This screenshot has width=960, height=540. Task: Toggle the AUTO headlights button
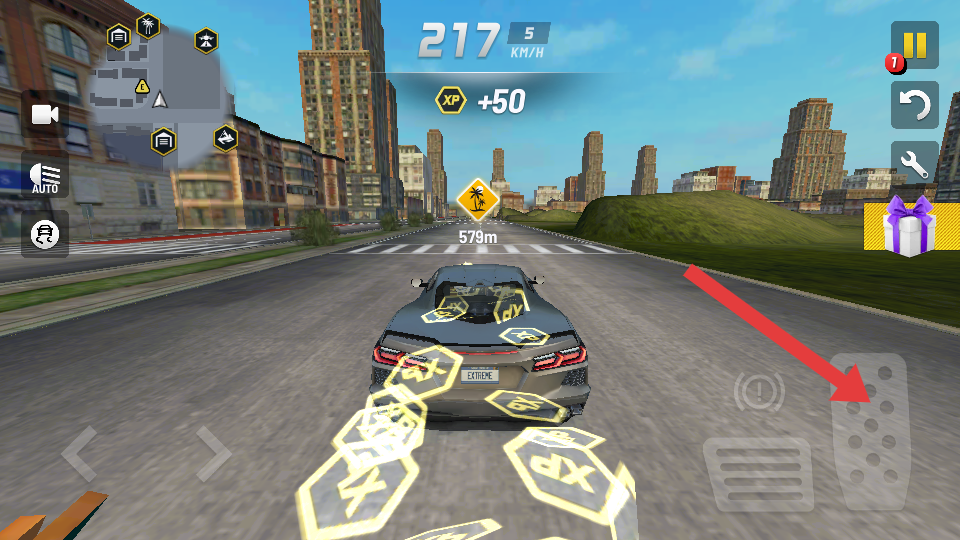coord(45,175)
